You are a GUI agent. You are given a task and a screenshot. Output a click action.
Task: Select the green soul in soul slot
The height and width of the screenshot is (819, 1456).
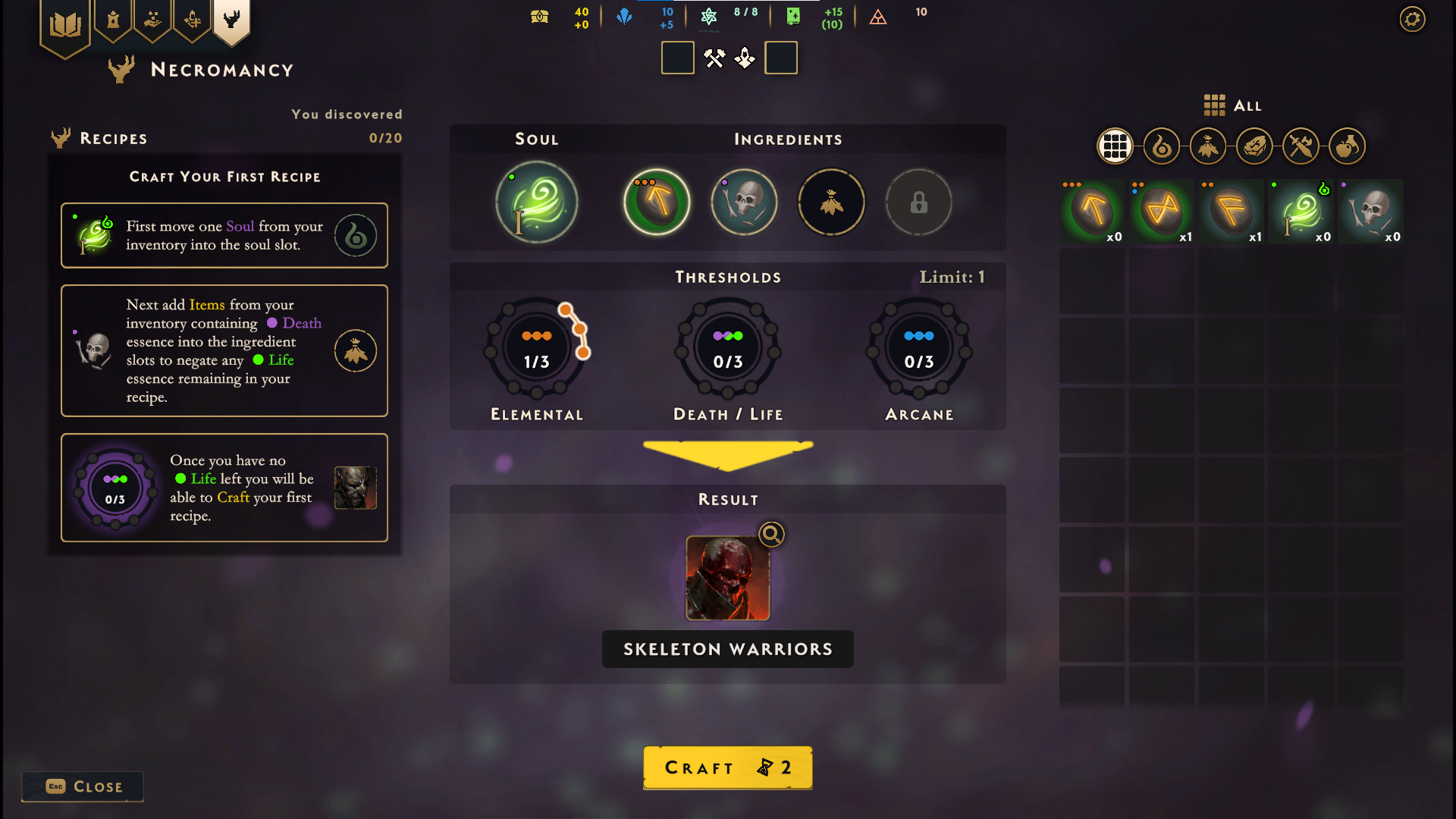[537, 202]
